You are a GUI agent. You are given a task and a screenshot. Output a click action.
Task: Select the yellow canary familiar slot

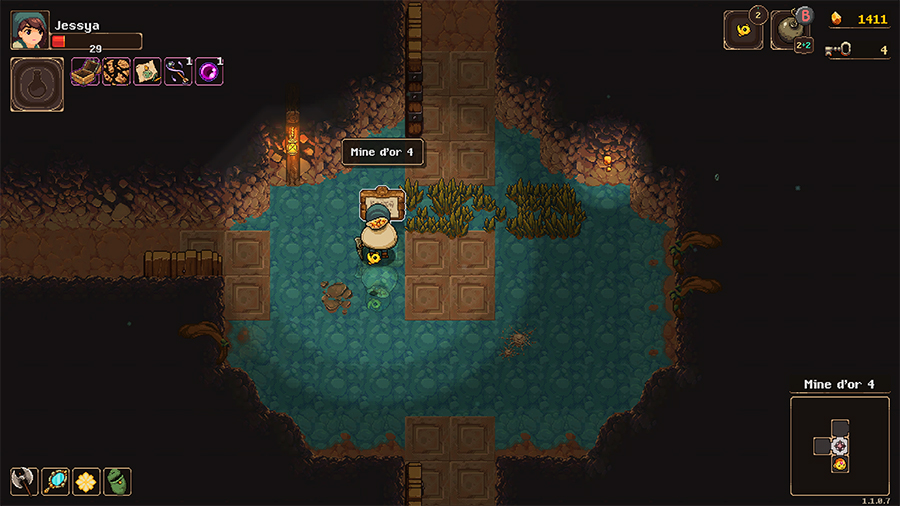point(742,30)
